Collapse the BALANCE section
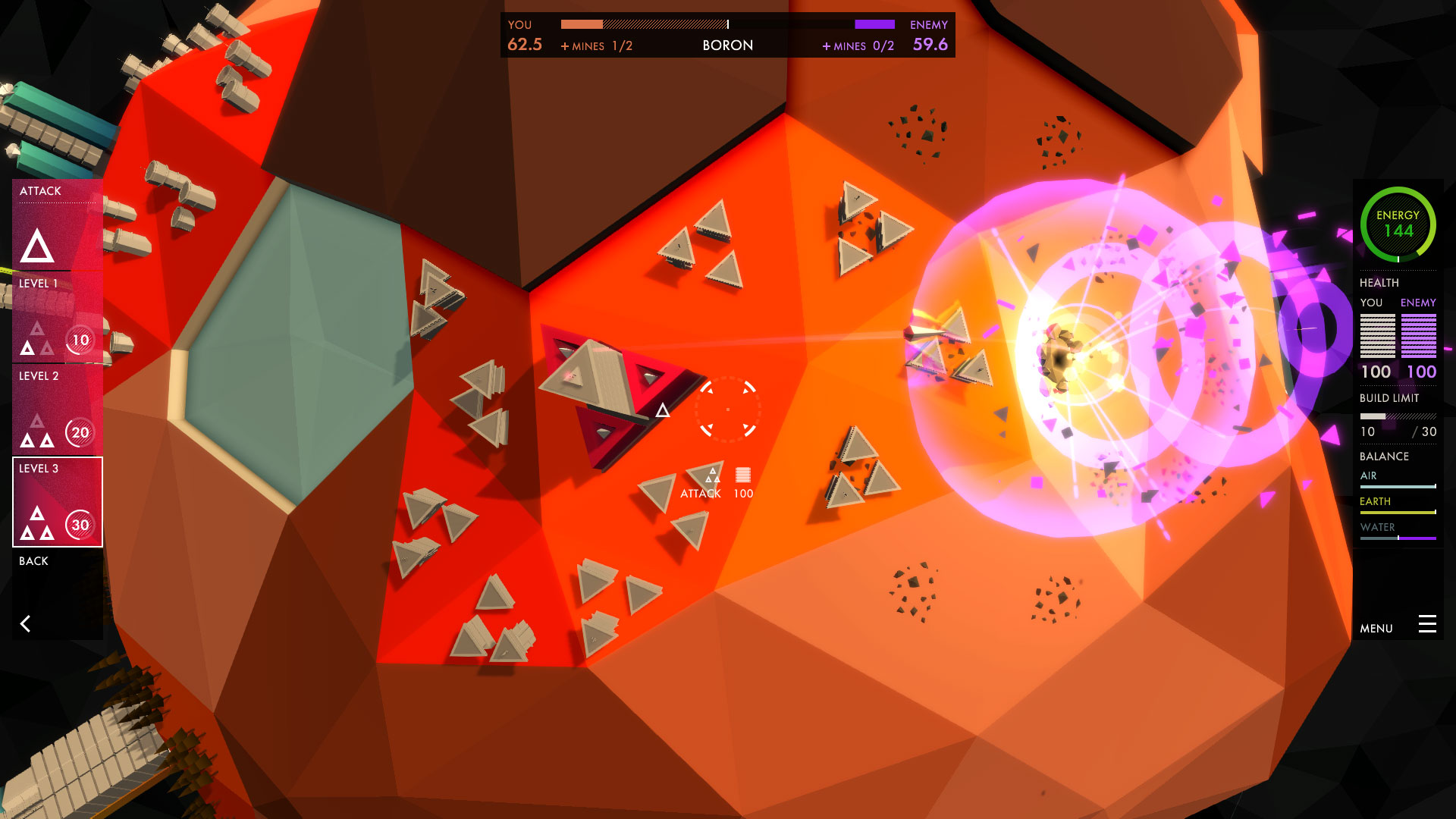1456x819 pixels. [1385, 456]
